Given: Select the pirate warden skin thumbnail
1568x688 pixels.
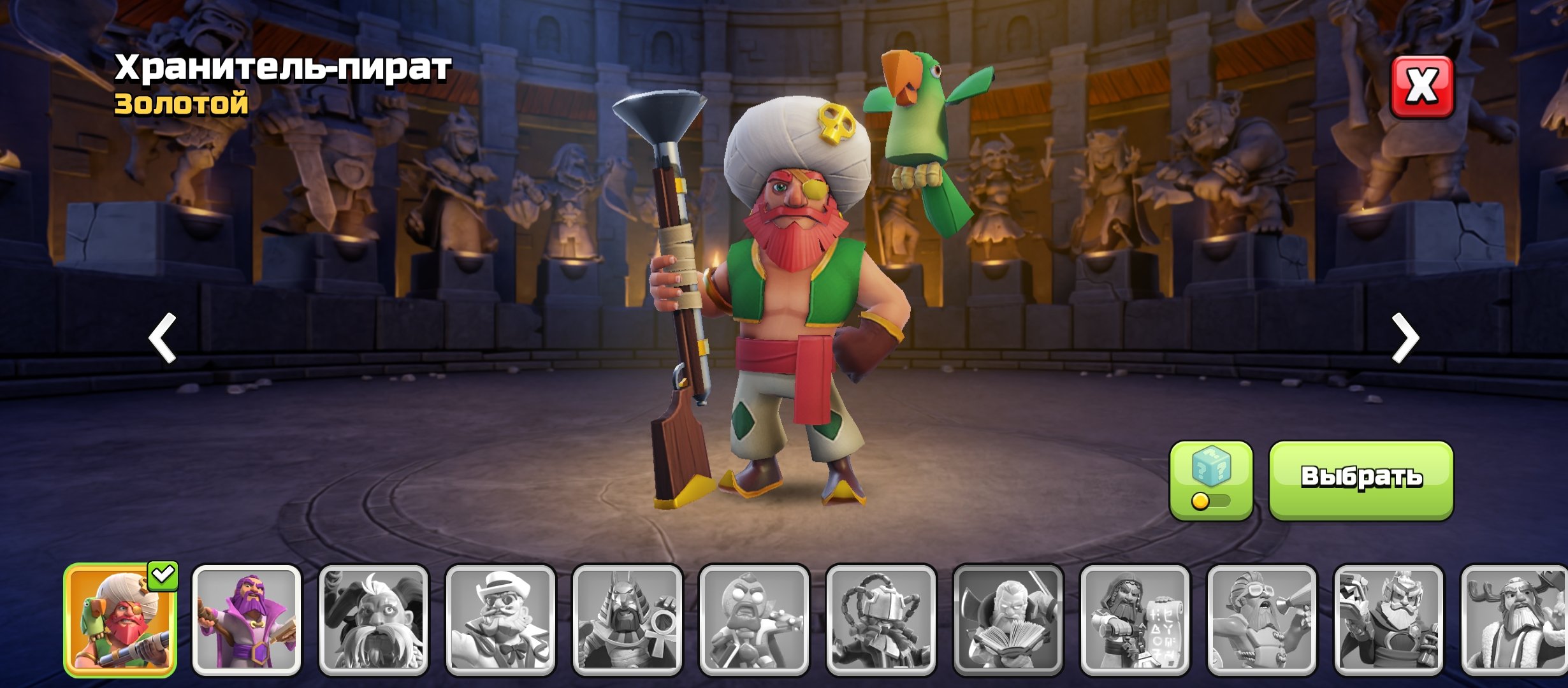Looking at the screenshot, I should [120, 620].
